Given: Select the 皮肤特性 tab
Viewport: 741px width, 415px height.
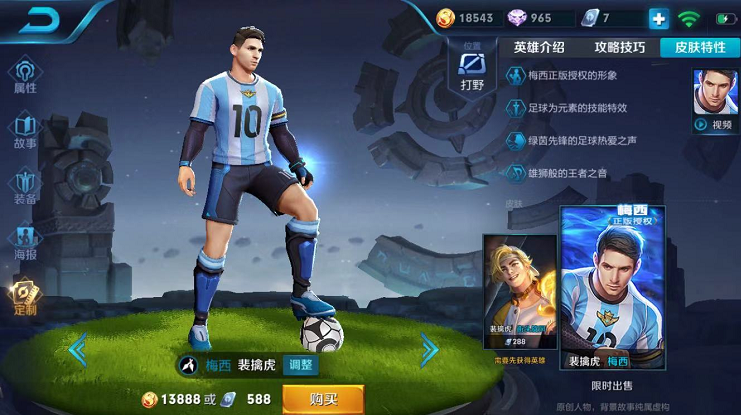Looking at the screenshot, I should [x=700, y=47].
